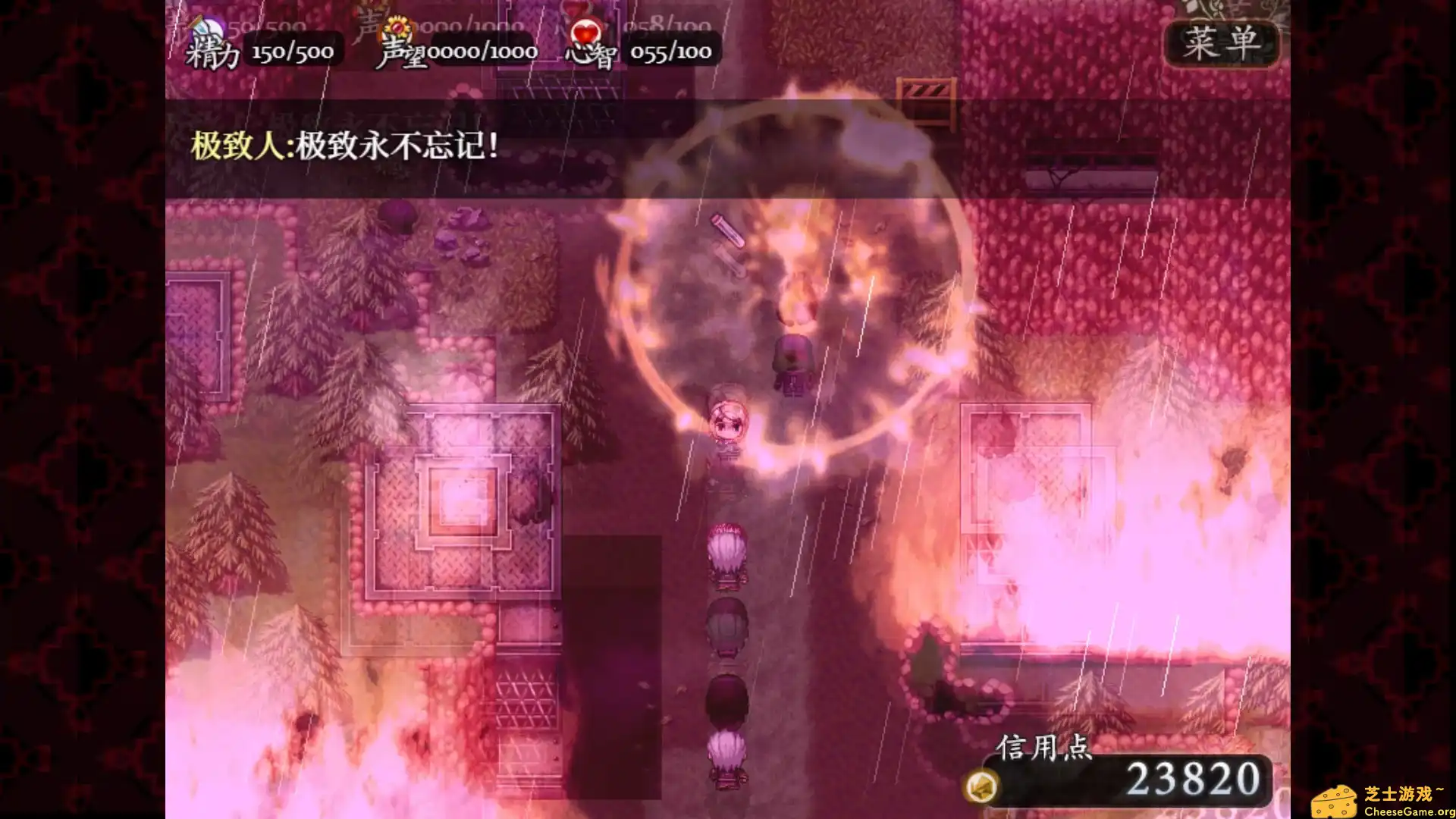Click the blonde player character sprite
This screenshot has width=1456, height=819.
(726, 421)
